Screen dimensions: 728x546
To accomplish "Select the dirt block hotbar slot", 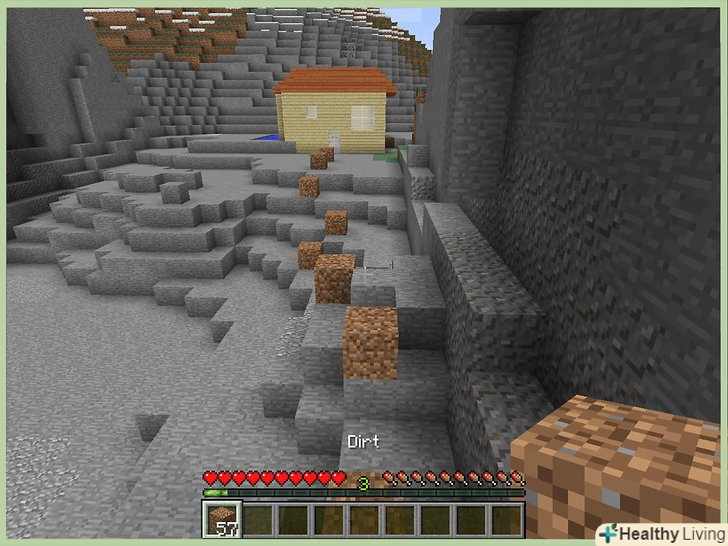I will tap(223, 519).
